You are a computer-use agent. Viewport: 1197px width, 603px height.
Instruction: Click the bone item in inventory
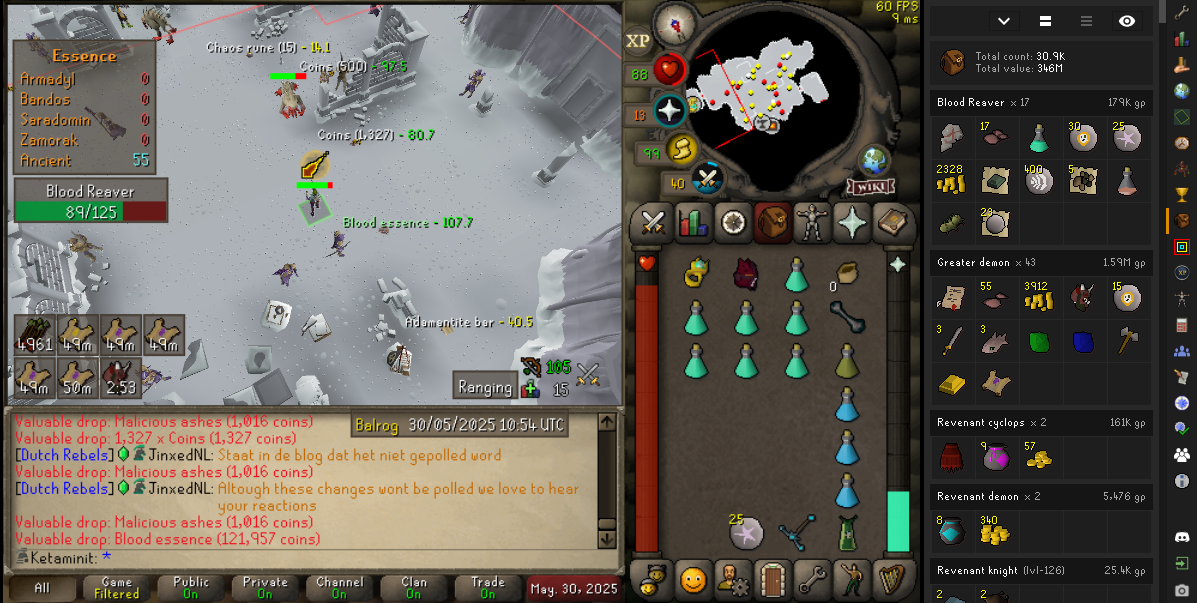pyautogui.click(x=847, y=317)
